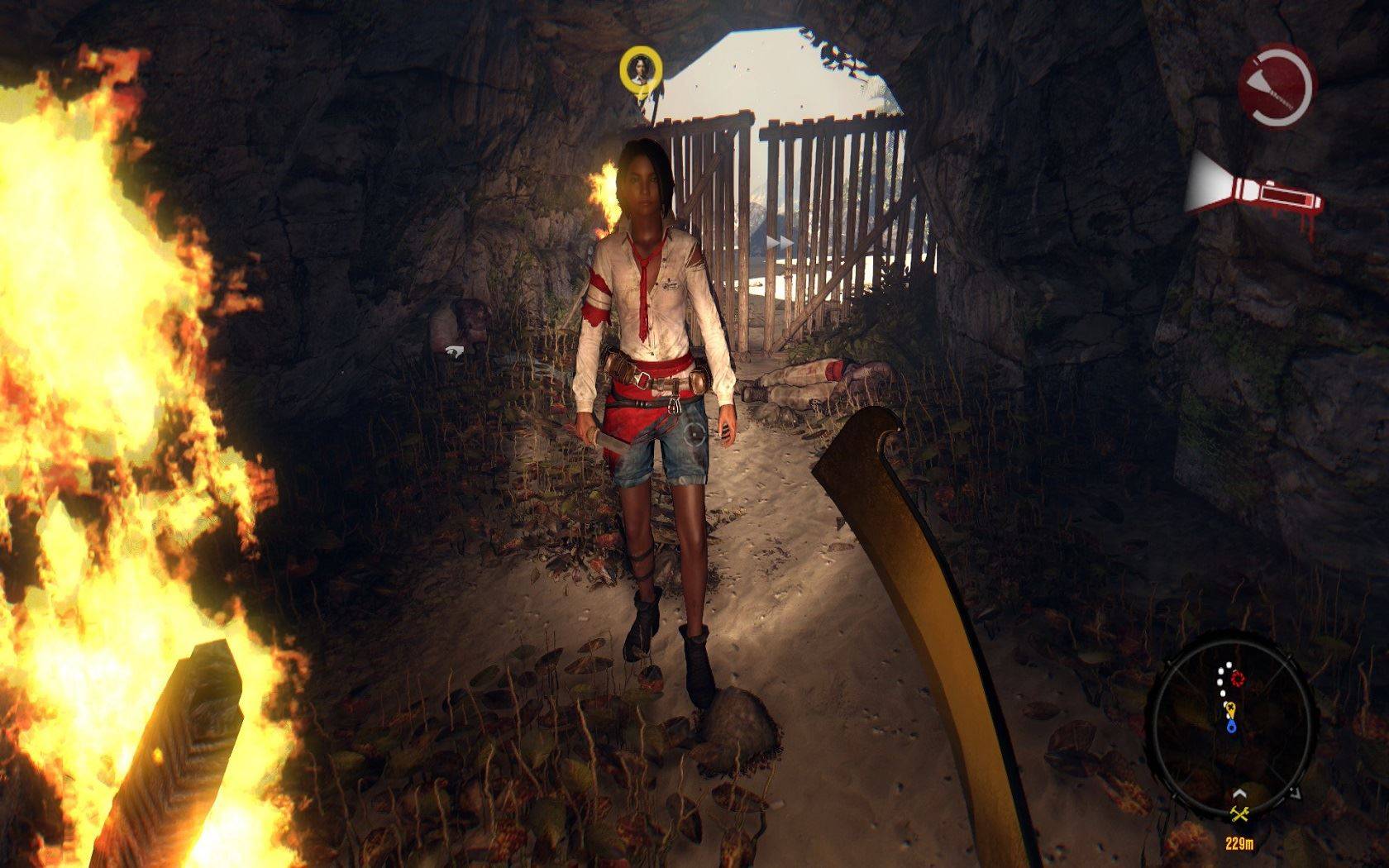
Task: Click the crossed tools objective marker
Action: [x=1239, y=814]
